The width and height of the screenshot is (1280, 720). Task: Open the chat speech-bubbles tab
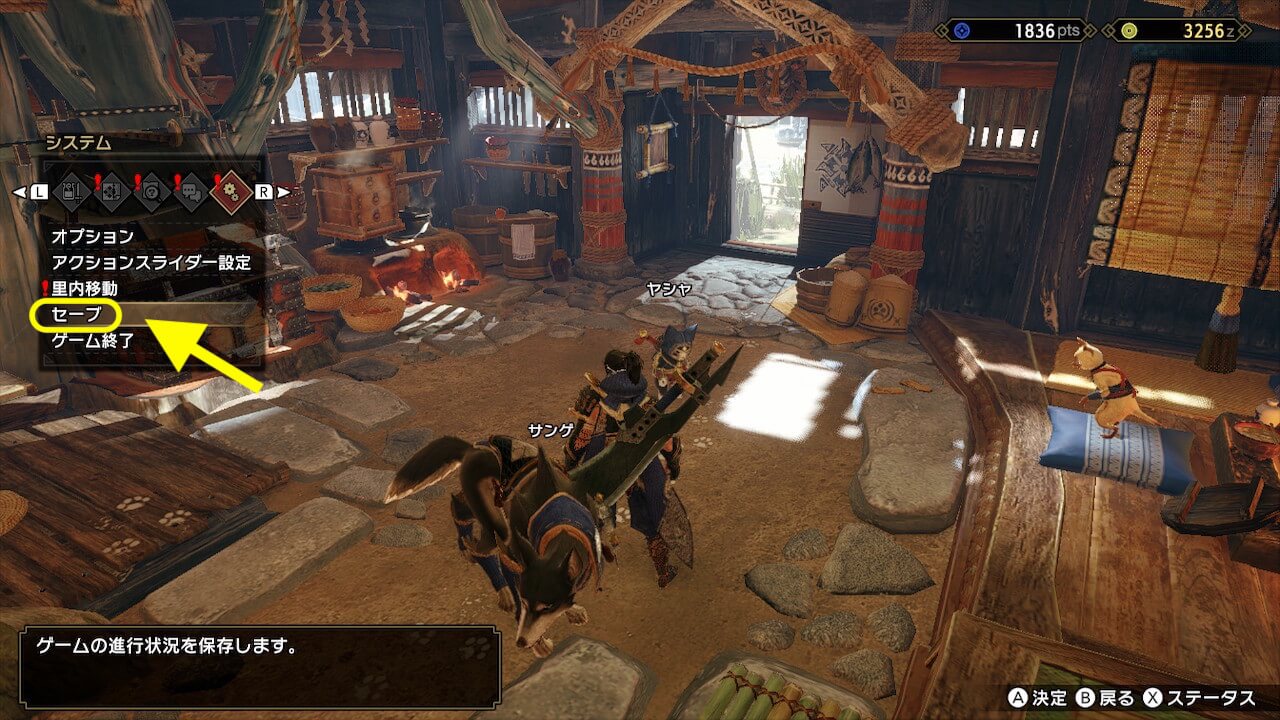191,191
